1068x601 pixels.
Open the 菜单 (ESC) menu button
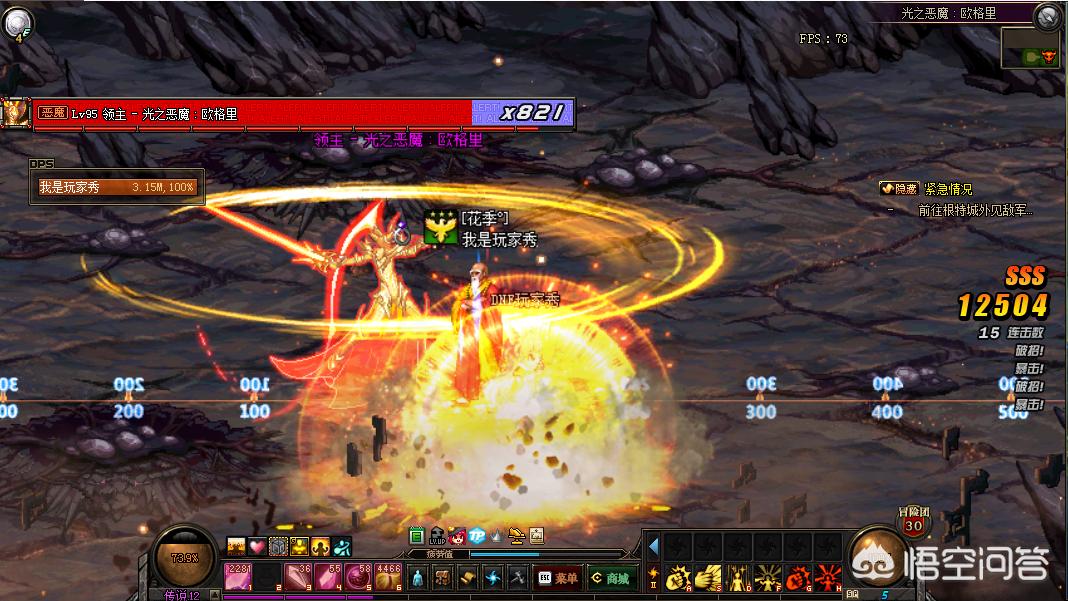point(557,577)
